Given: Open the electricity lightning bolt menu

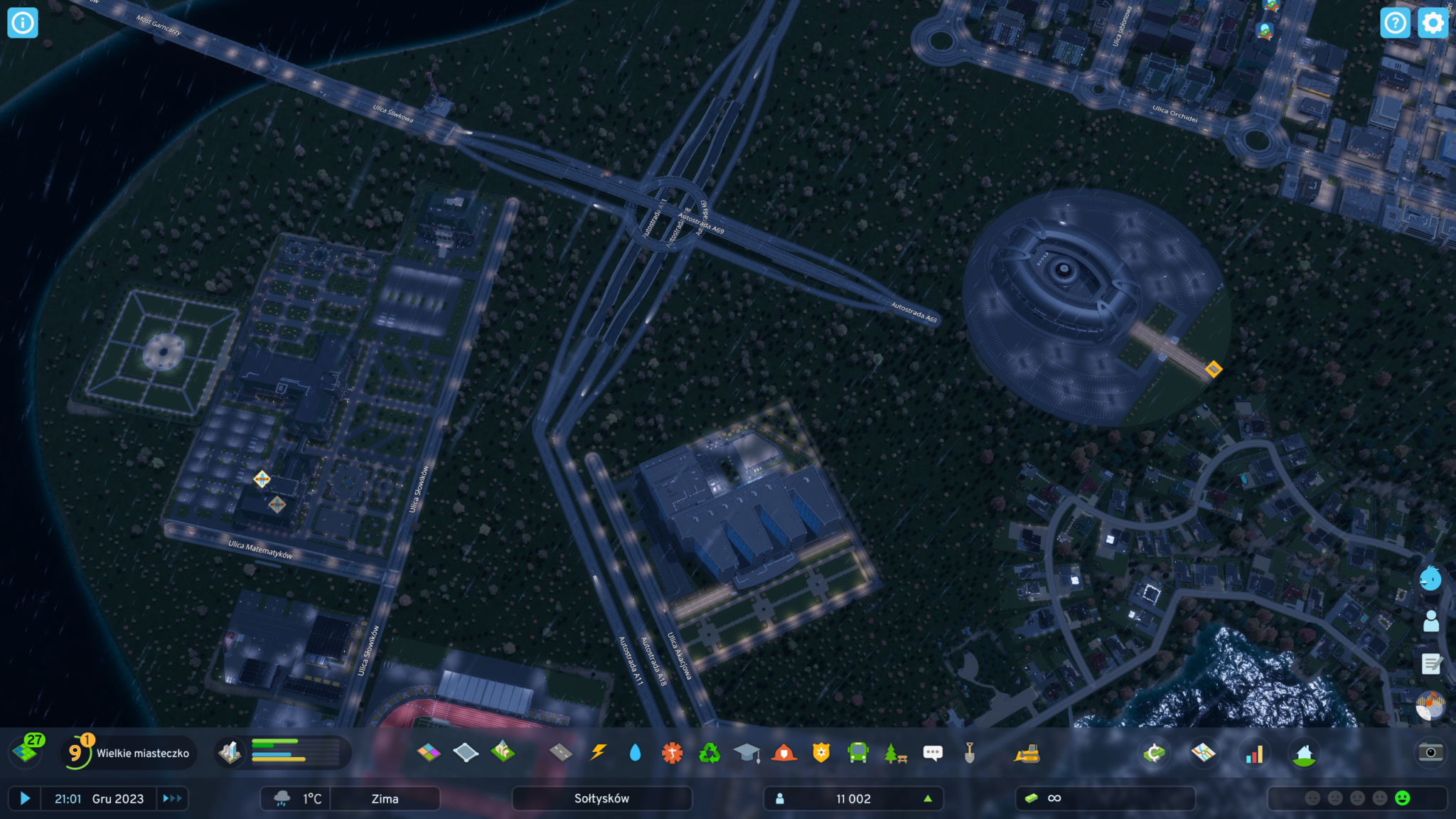Looking at the screenshot, I should click(599, 752).
